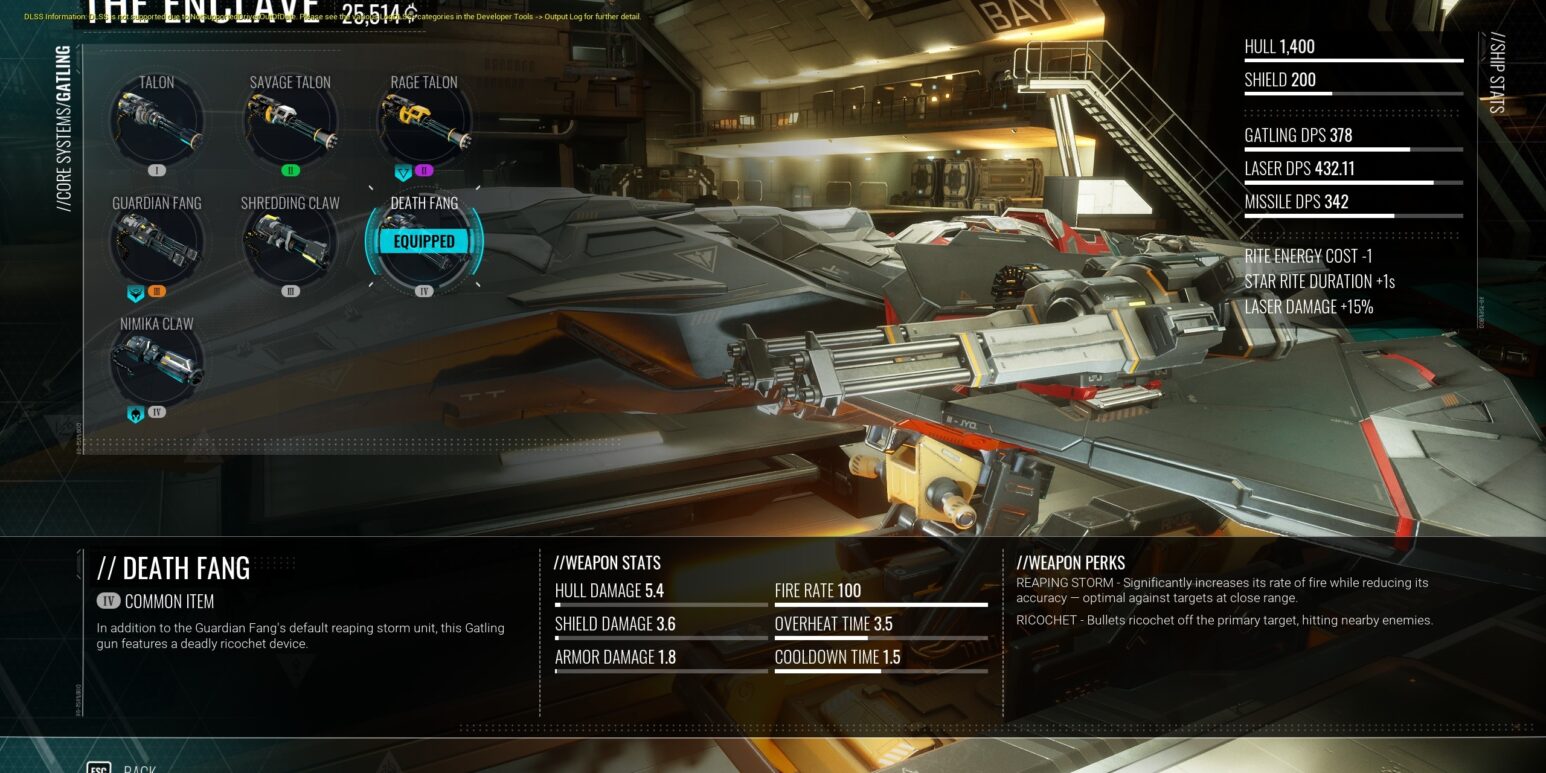Choose the Shredding Claw weapon
This screenshot has width=1546, height=773.
pyautogui.click(x=290, y=244)
